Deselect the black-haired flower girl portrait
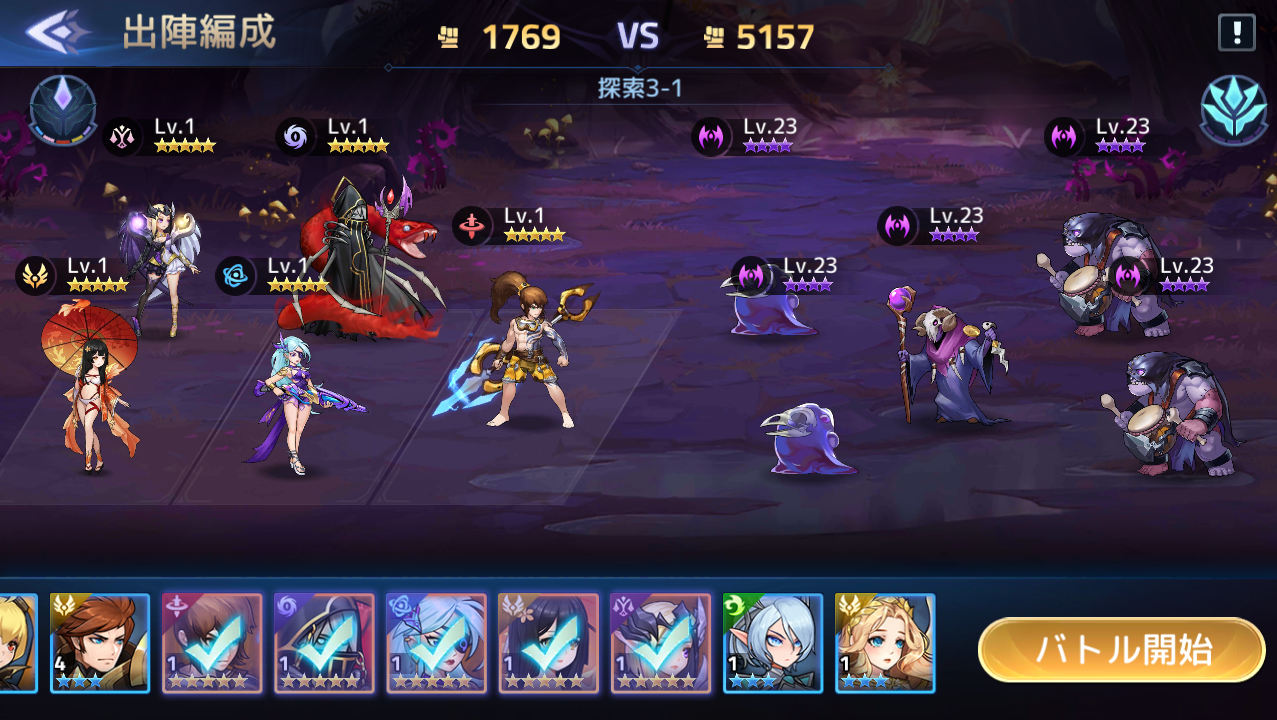1277x720 pixels. pyautogui.click(x=548, y=643)
